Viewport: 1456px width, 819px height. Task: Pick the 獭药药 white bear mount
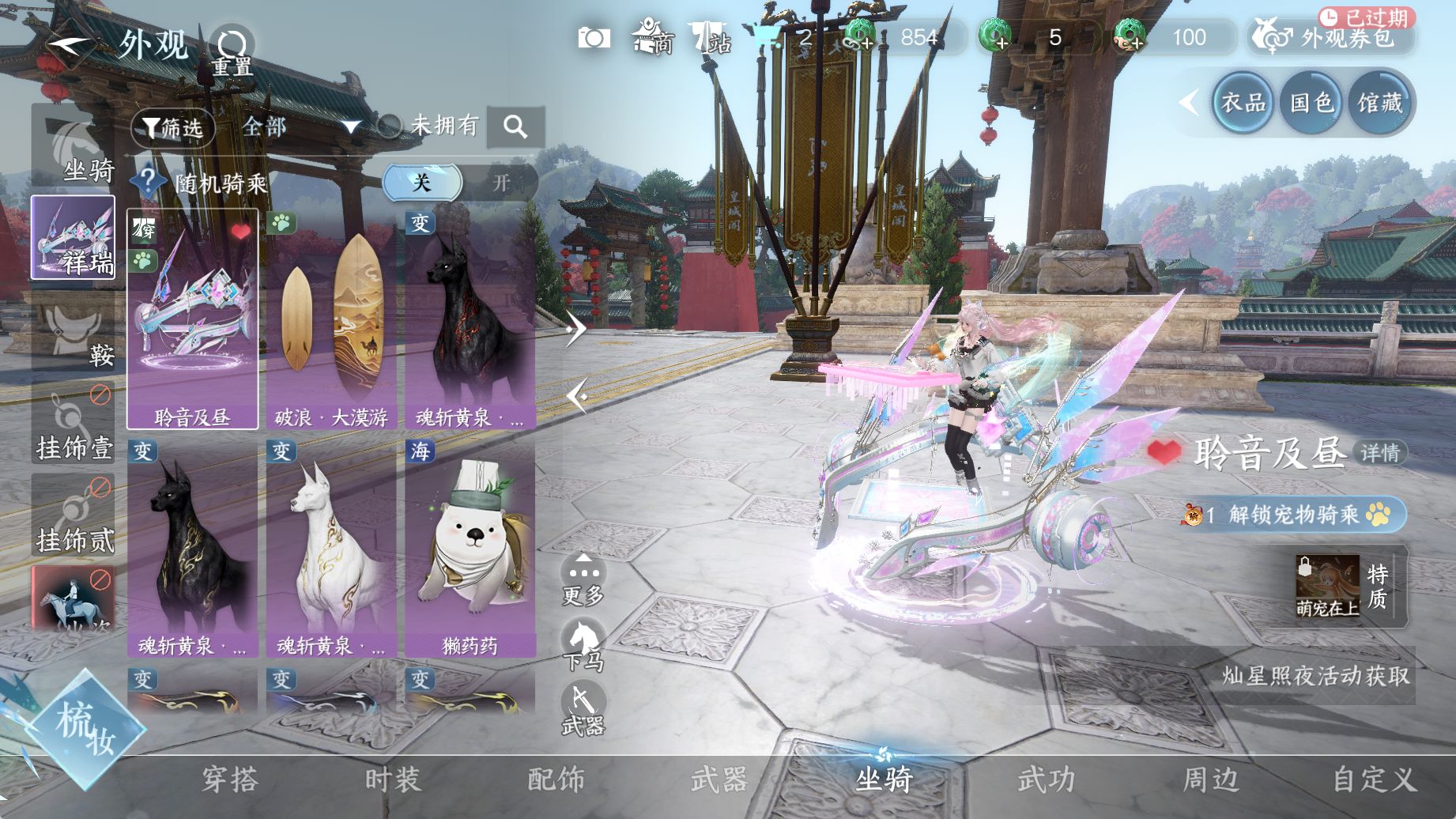[x=470, y=549]
